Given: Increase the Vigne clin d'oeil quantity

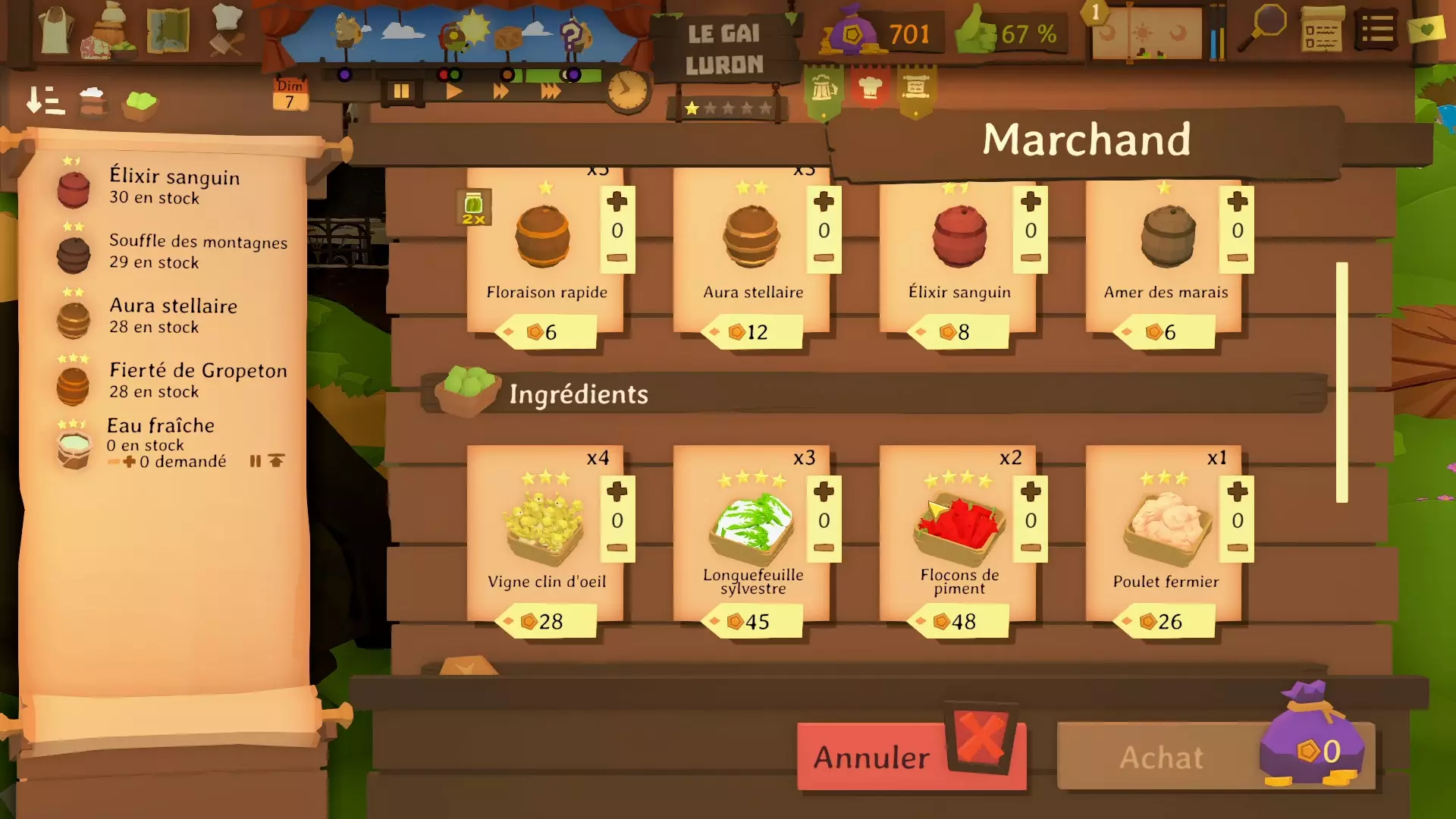Looking at the screenshot, I should [x=617, y=492].
